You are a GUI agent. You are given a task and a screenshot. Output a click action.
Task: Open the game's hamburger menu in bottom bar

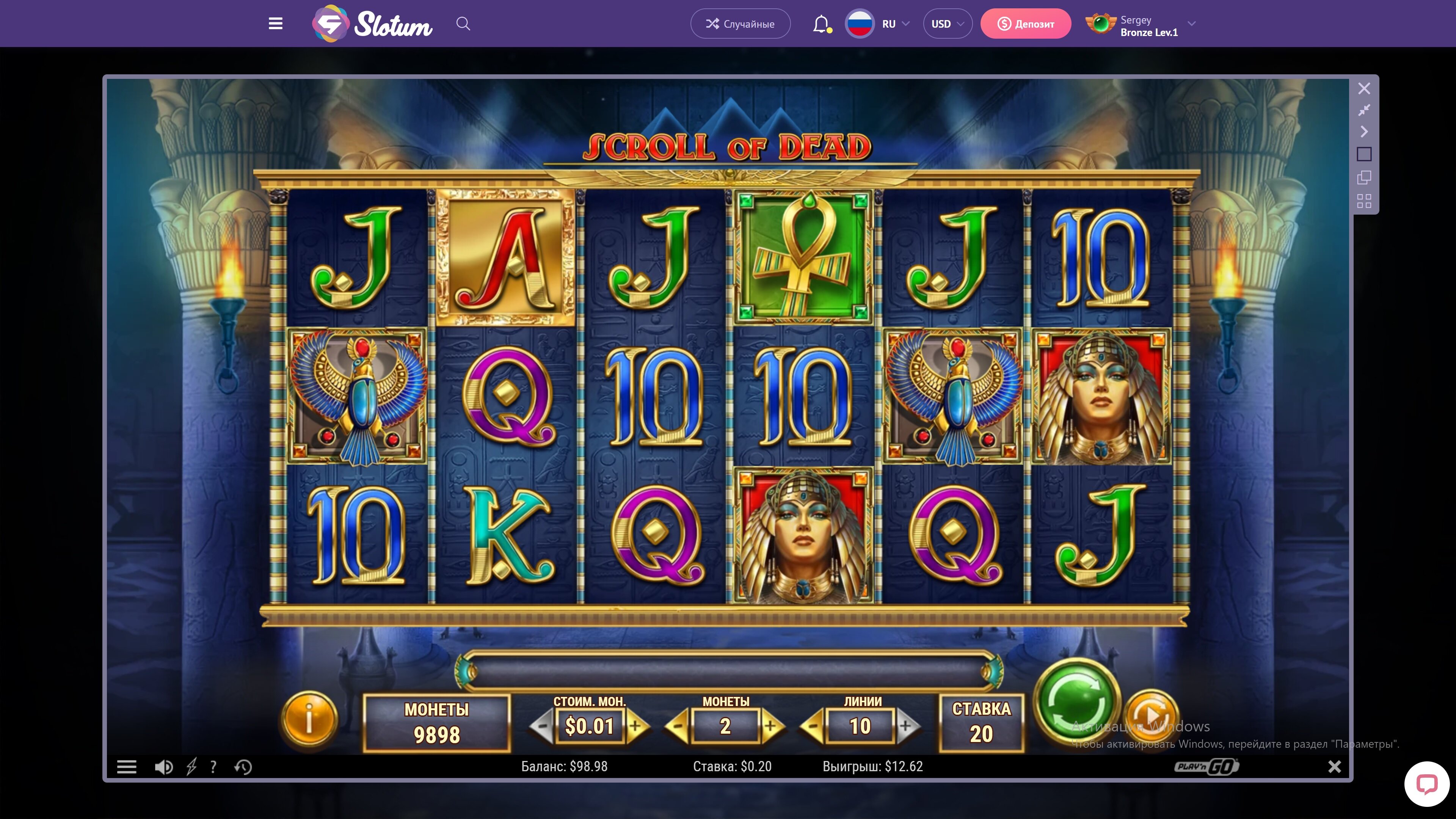point(127,767)
